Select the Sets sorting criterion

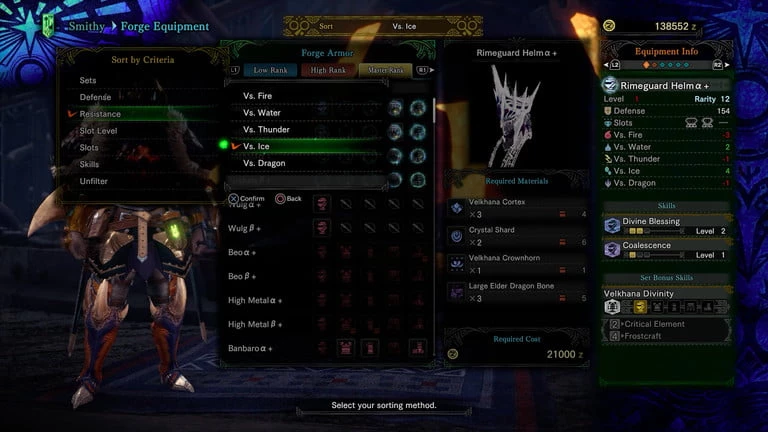[89, 80]
